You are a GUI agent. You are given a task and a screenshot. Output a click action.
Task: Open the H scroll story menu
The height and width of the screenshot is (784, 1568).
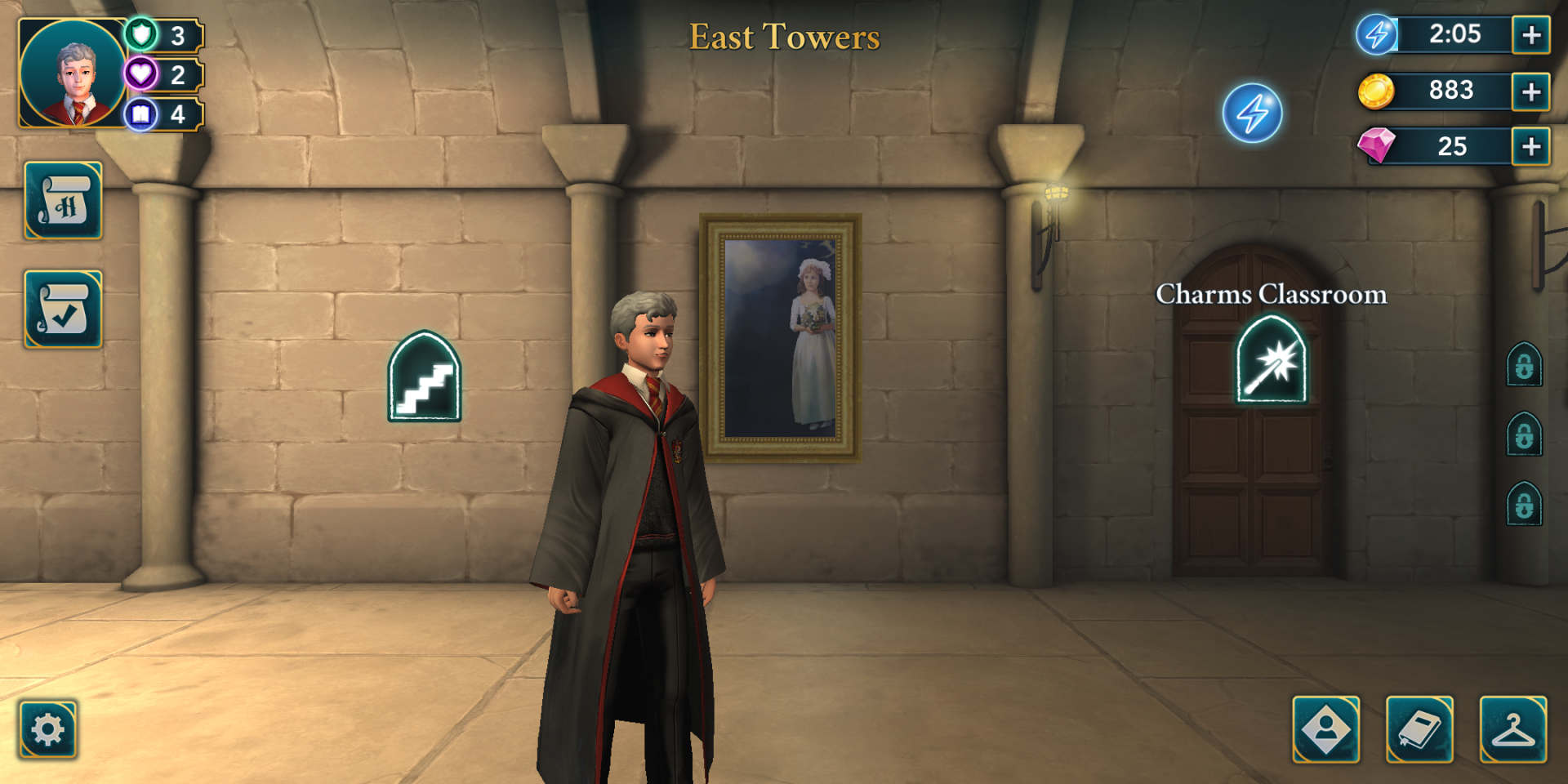point(64,201)
